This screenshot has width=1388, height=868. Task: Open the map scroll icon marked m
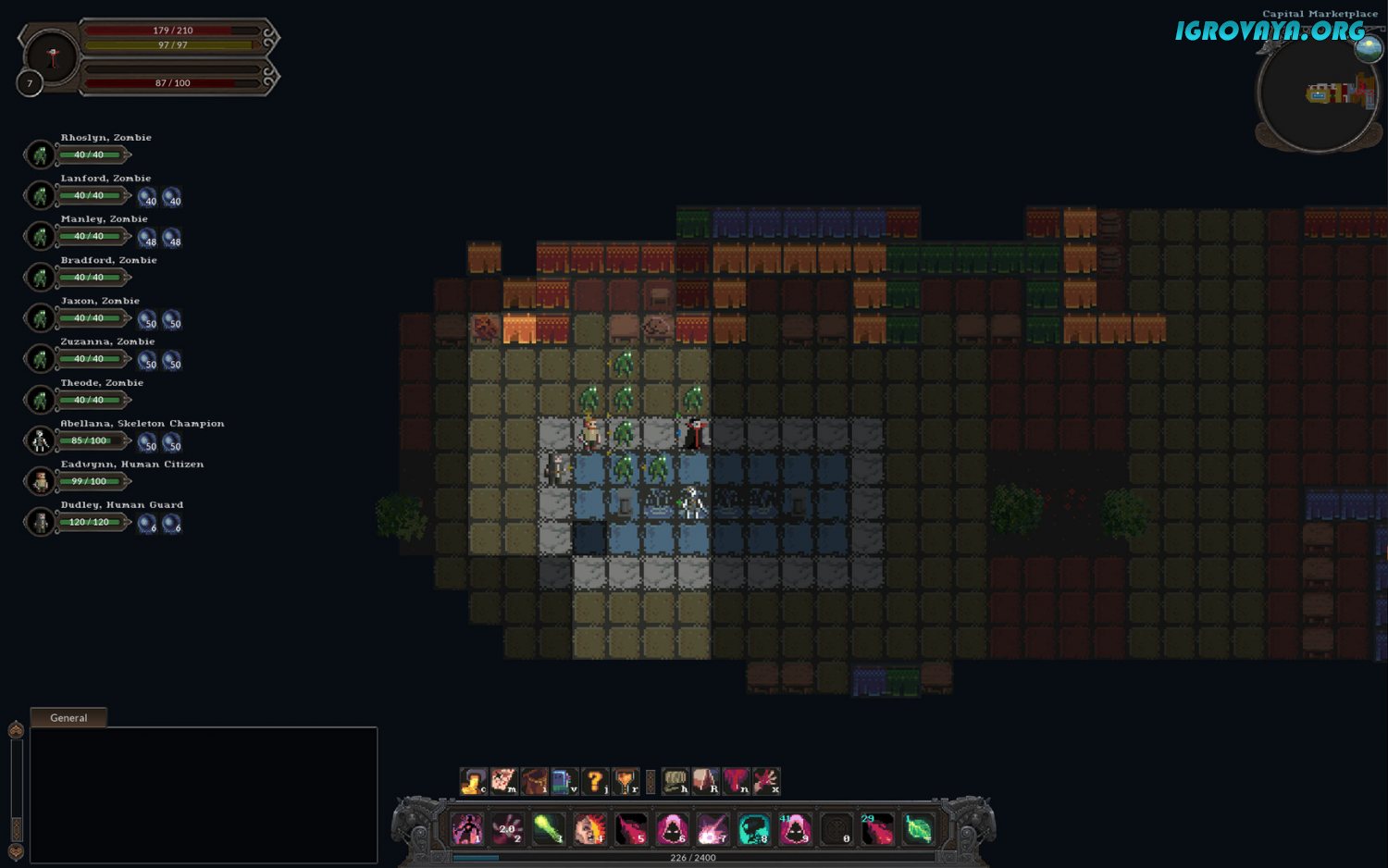click(x=504, y=782)
